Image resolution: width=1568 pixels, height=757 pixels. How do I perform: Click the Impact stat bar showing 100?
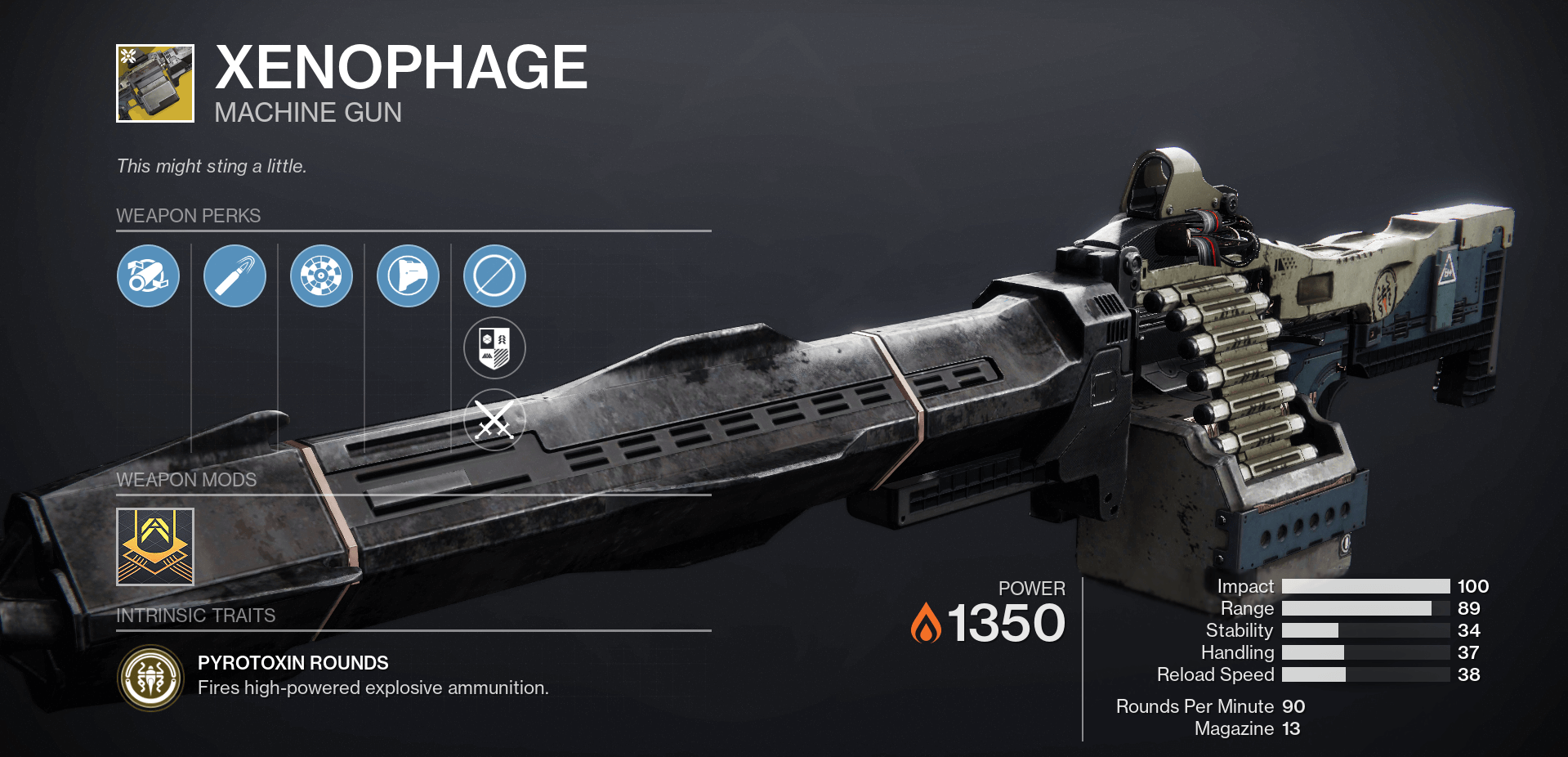click(1365, 586)
